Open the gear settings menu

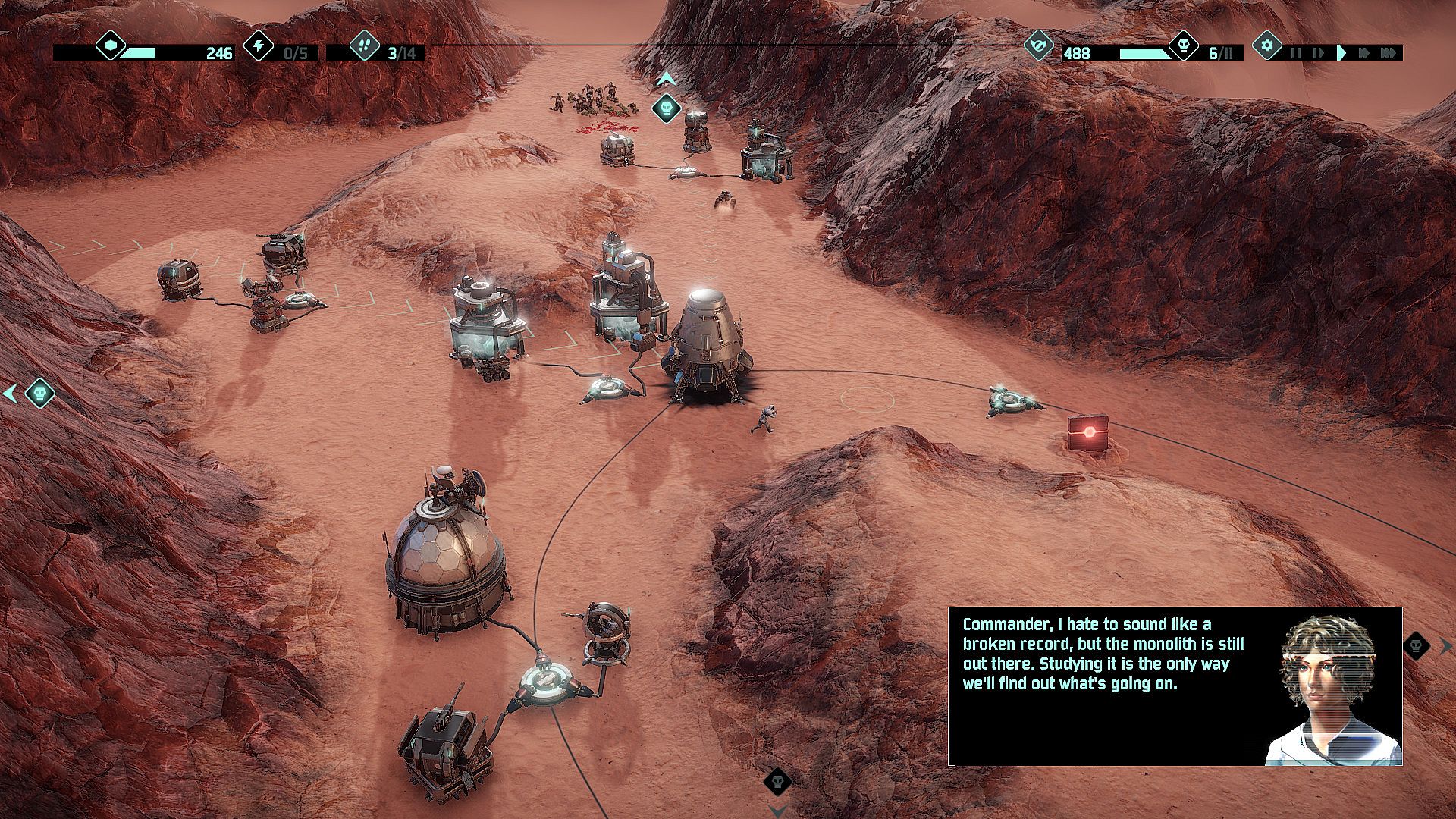point(1267,45)
